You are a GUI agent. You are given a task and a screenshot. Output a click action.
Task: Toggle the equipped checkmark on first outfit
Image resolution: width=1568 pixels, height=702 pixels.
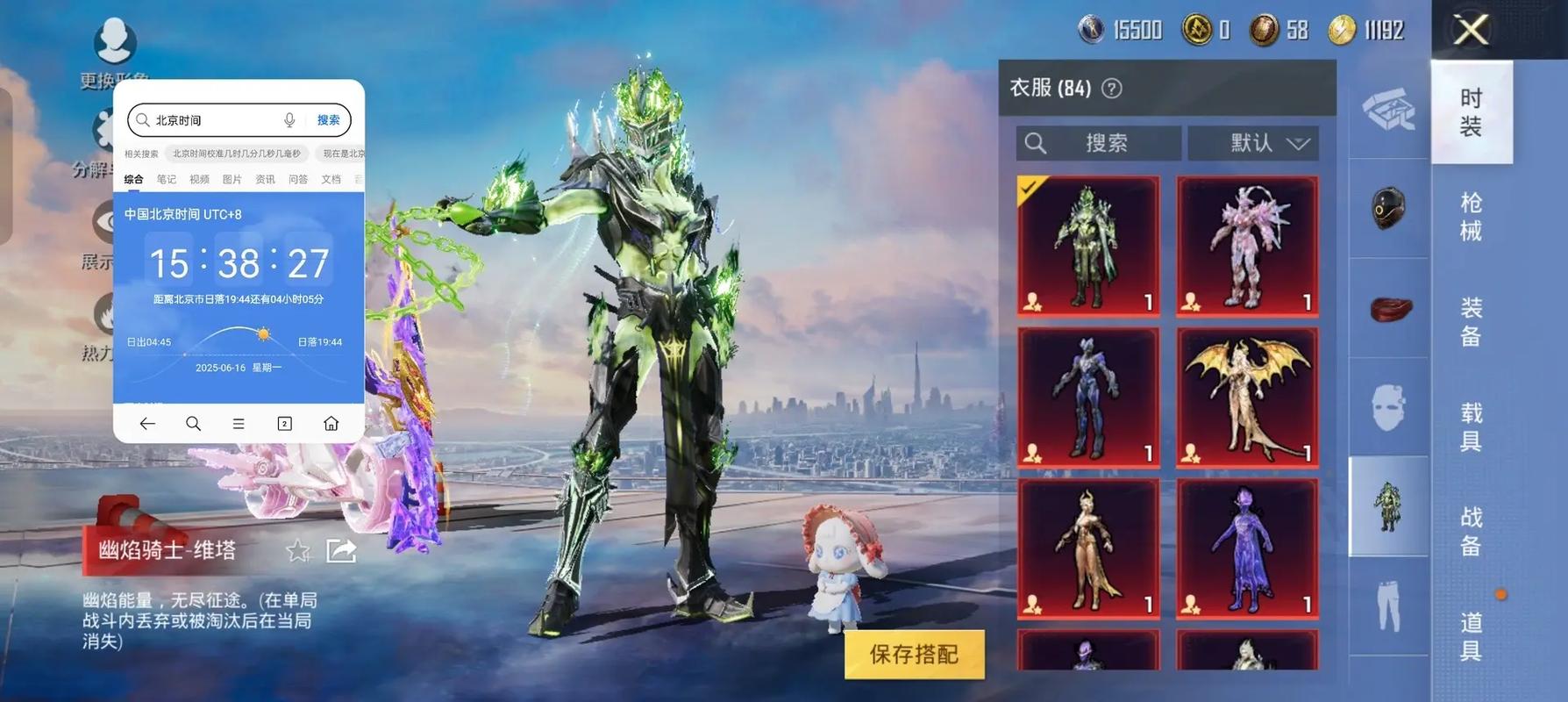[1031, 187]
